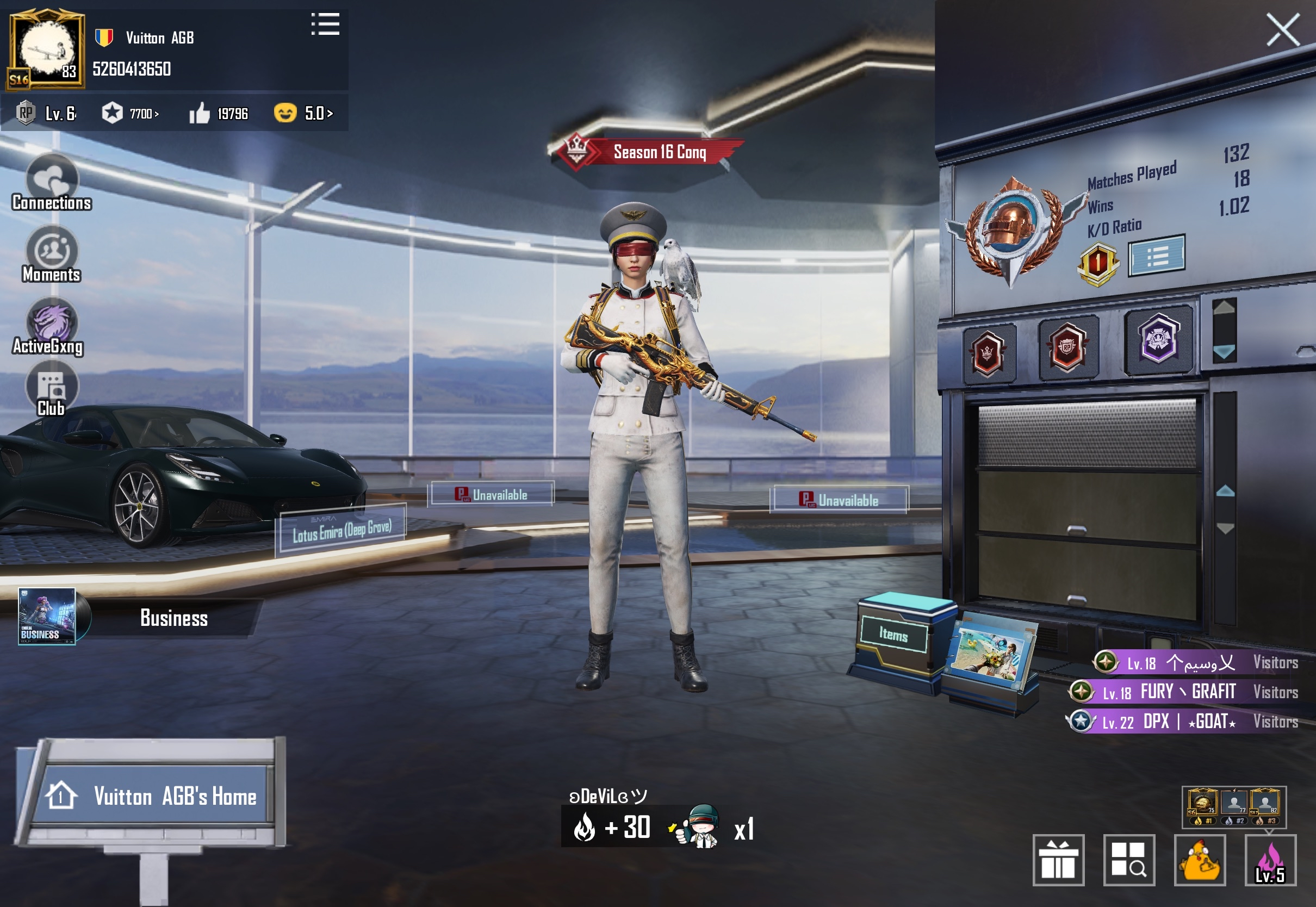Open the Lv. 5 flame icon
This screenshot has width=1316, height=907.
[x=1270, y=860]
